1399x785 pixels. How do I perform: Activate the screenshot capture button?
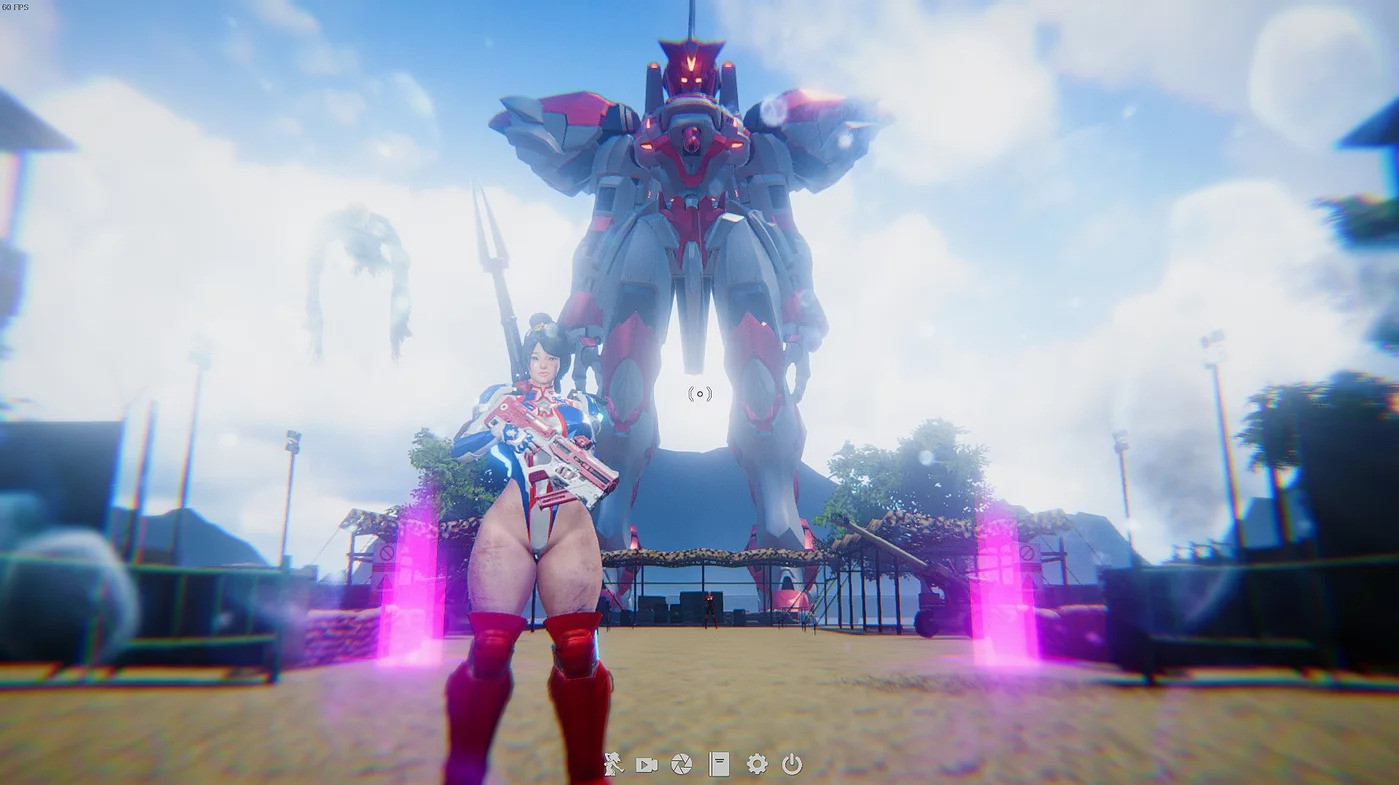coord(681,764)
